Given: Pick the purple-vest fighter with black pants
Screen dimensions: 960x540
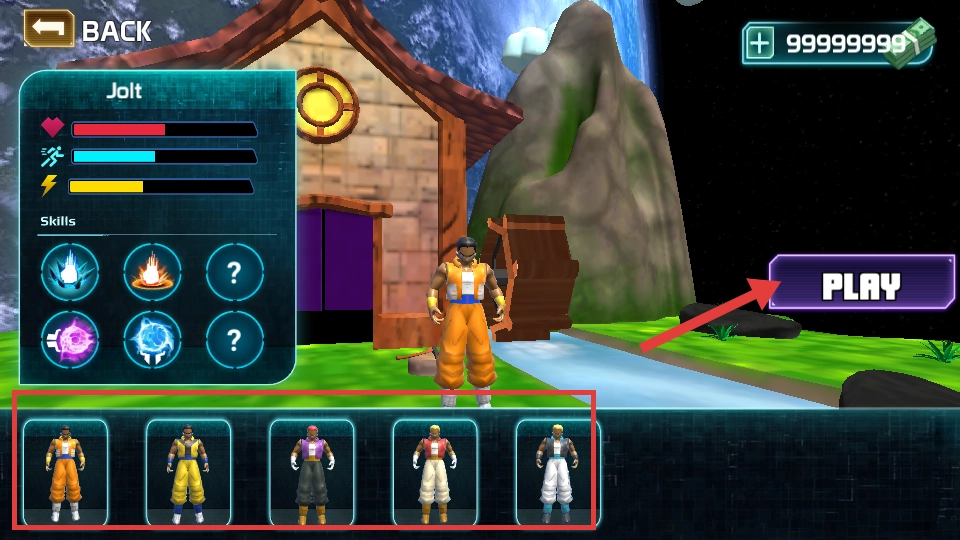Looking at the screenshot, I should pyautogui.click(x=311, y=472).
